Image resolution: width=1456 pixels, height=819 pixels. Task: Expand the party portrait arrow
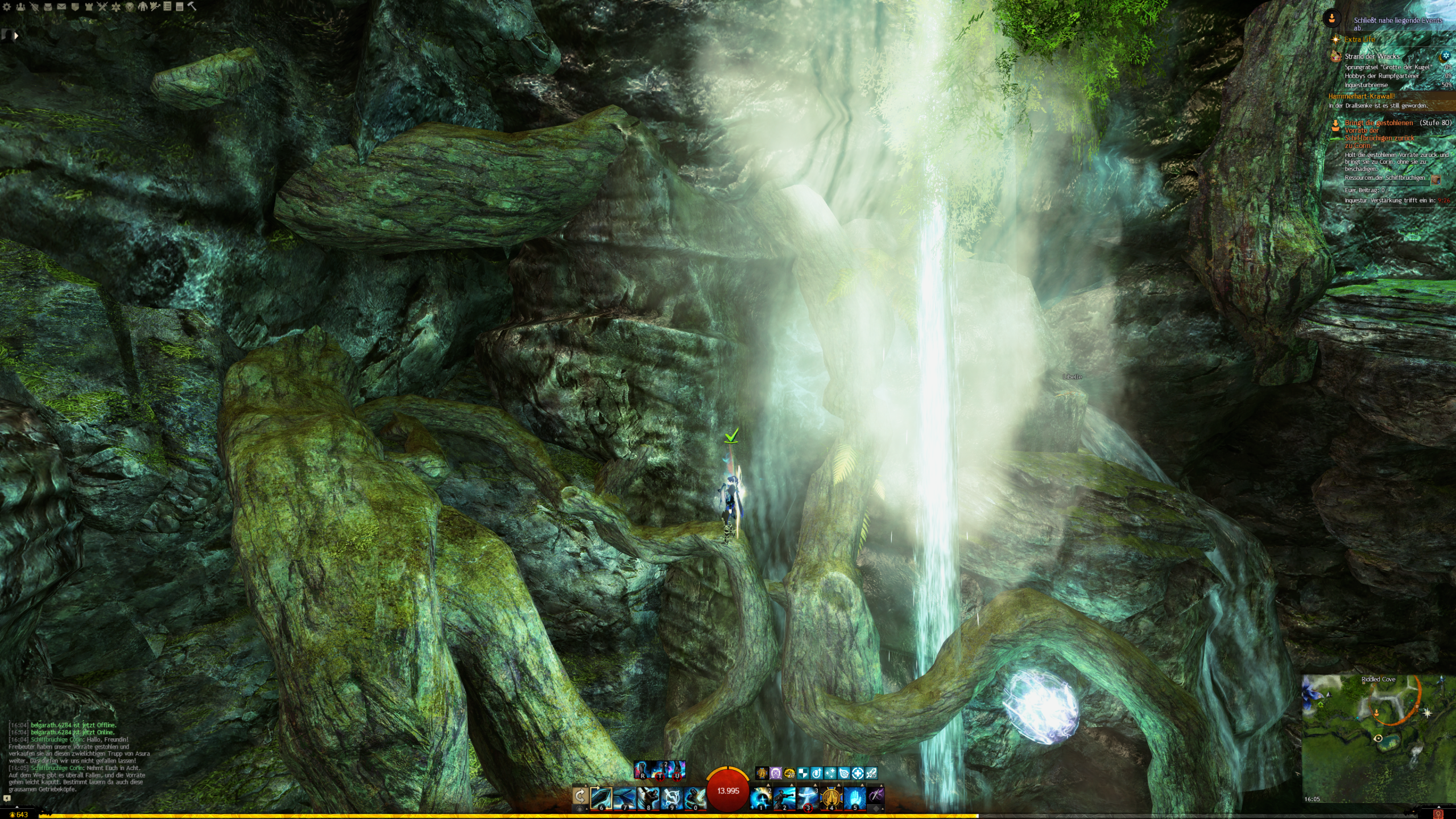tap(16, 35)
